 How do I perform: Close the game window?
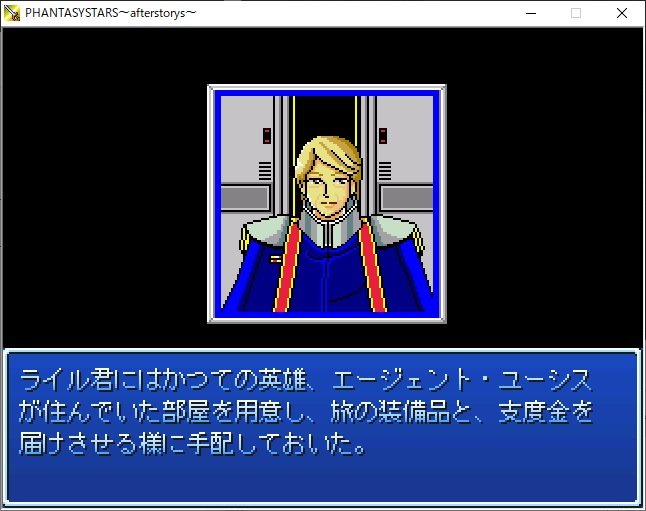click(x=621, y=13)
